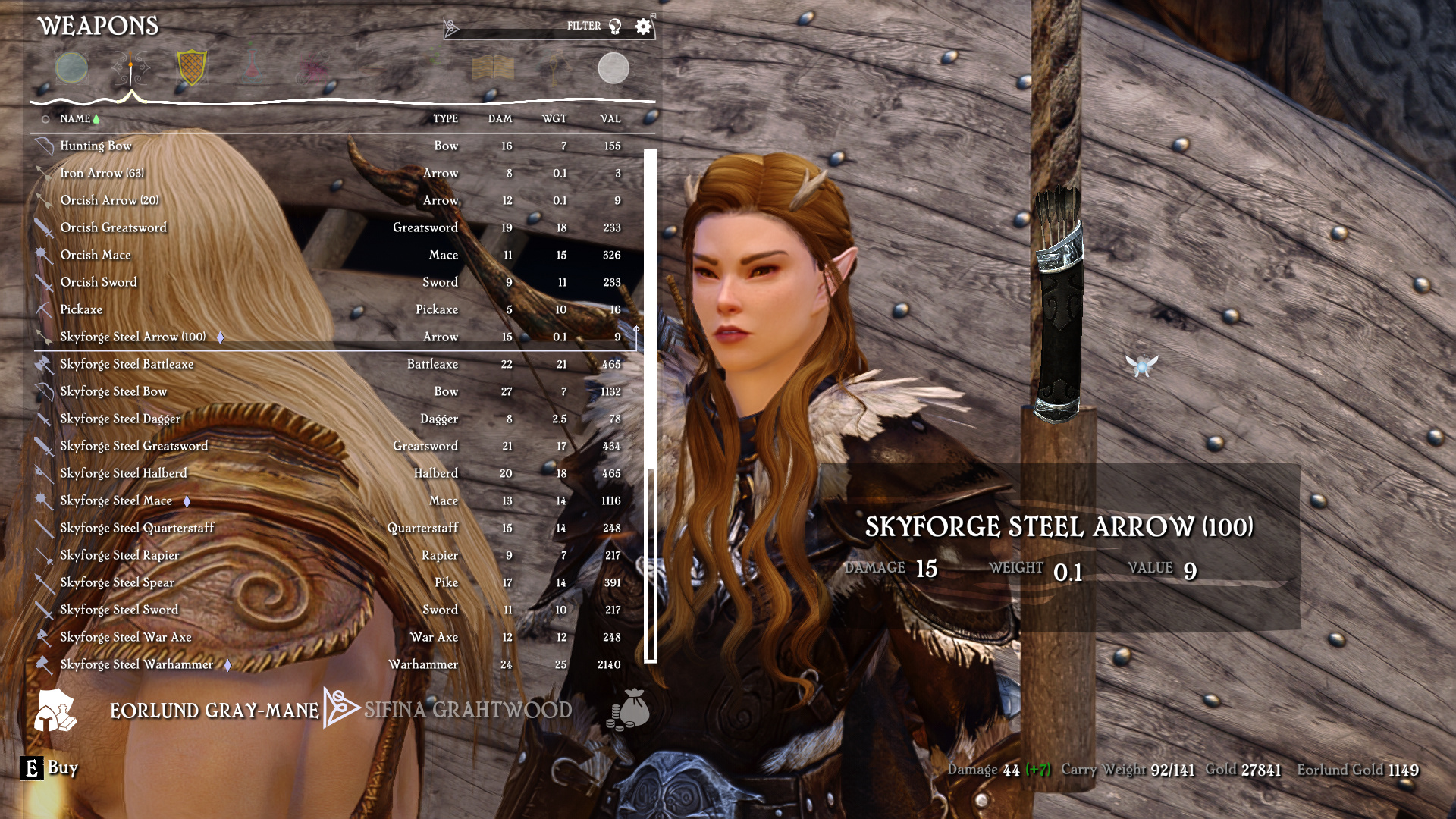Open the keys category tab
Screen dimensions: 1456x819
[x=556, y=69]
